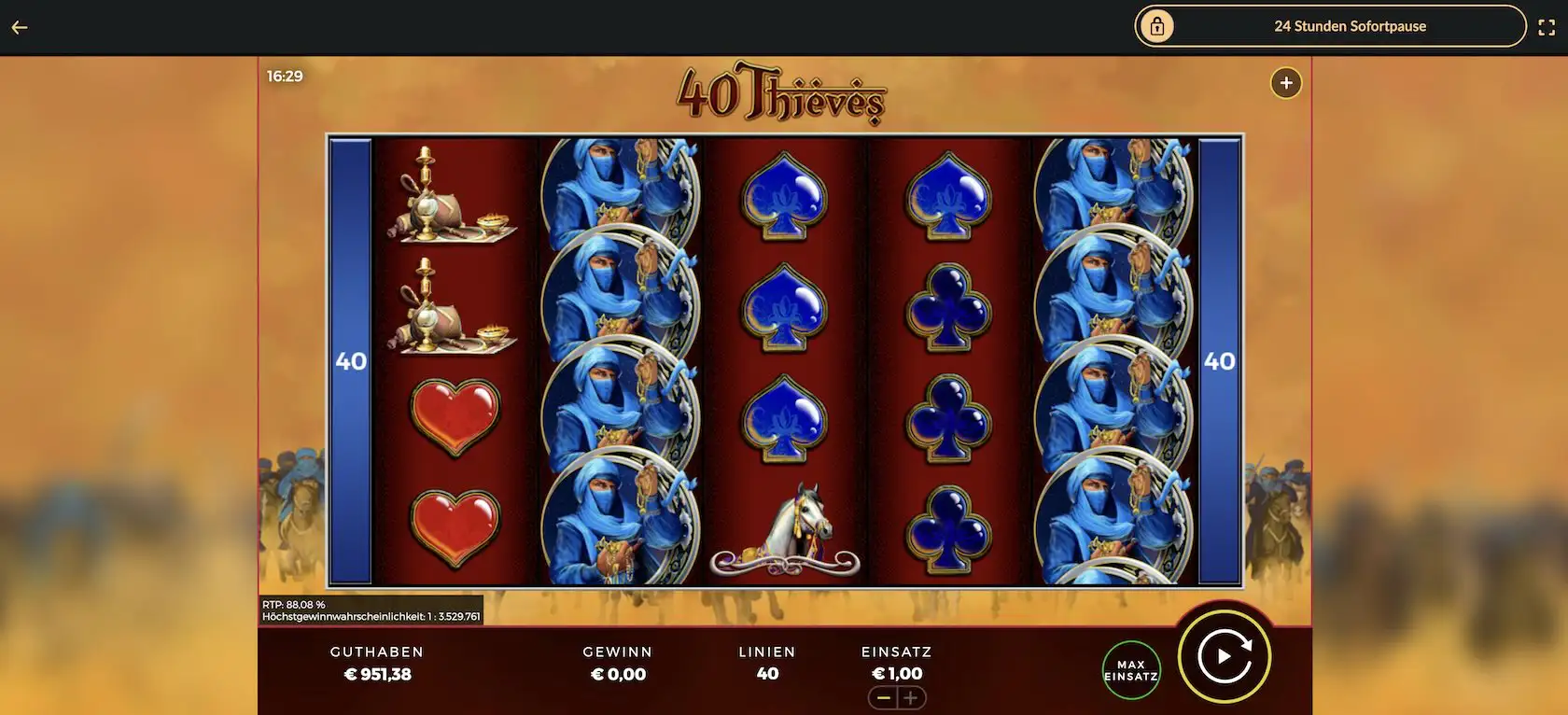This screenshot has width=1568, height=715.
Task: Click the minus icon to lower the bet
Action: coord(885,697)
